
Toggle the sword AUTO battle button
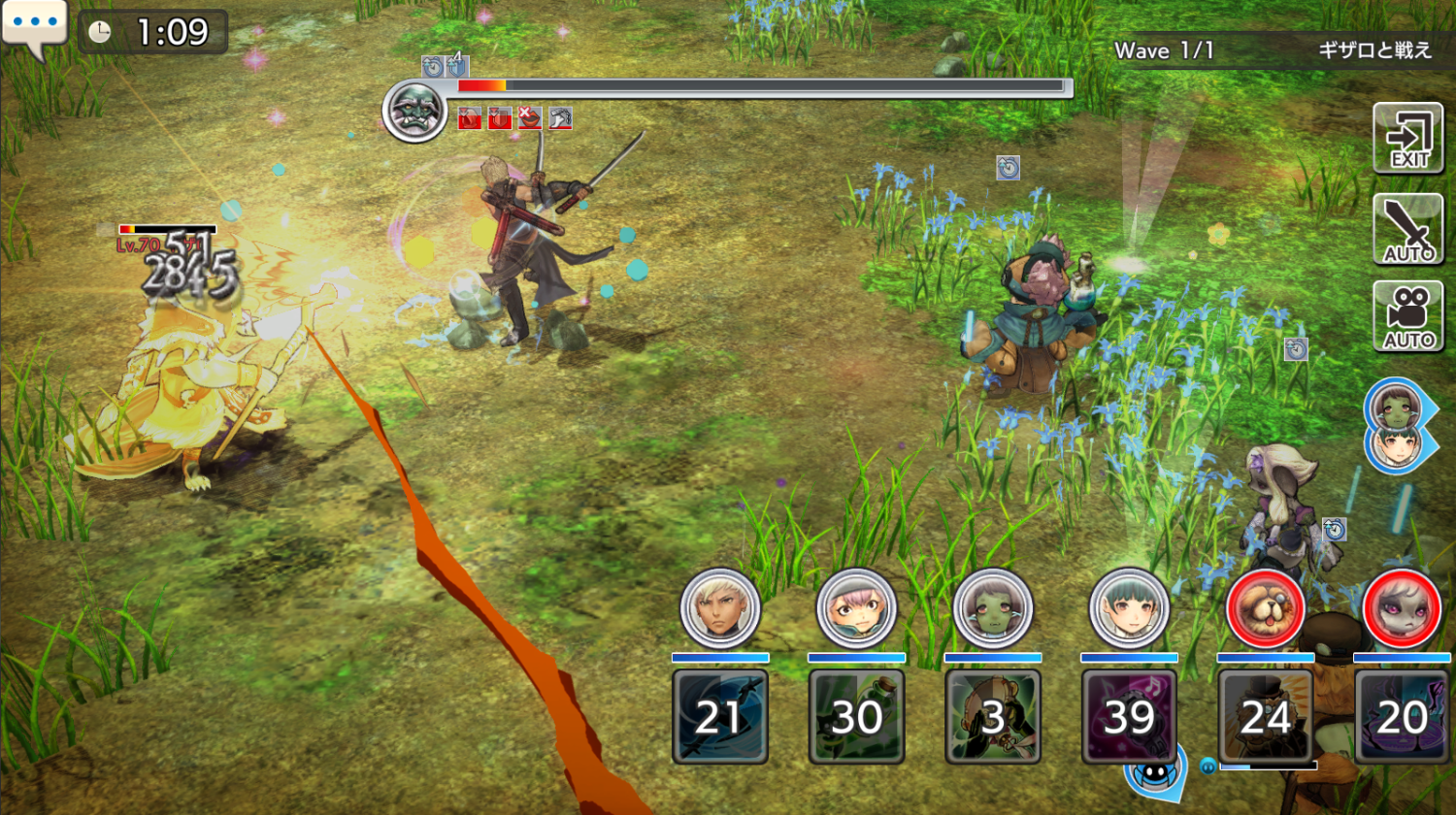pyautogui.click(x=1407, y=229)
